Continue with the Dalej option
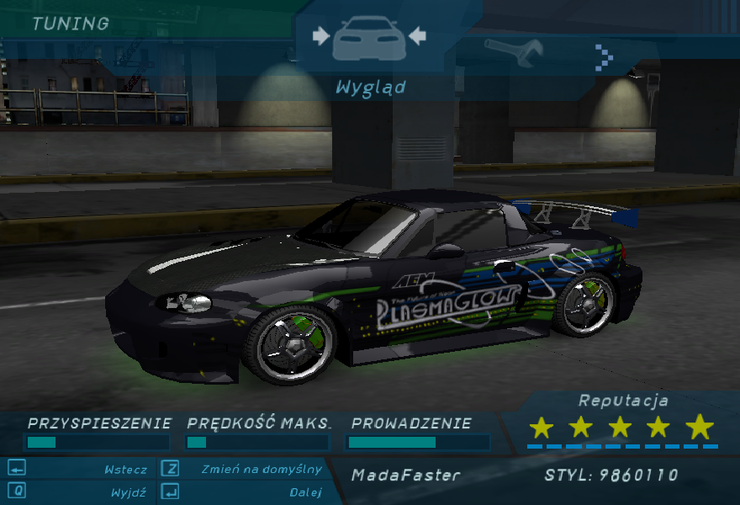Screen dimensions: 740x505 [x=305, y=492]
